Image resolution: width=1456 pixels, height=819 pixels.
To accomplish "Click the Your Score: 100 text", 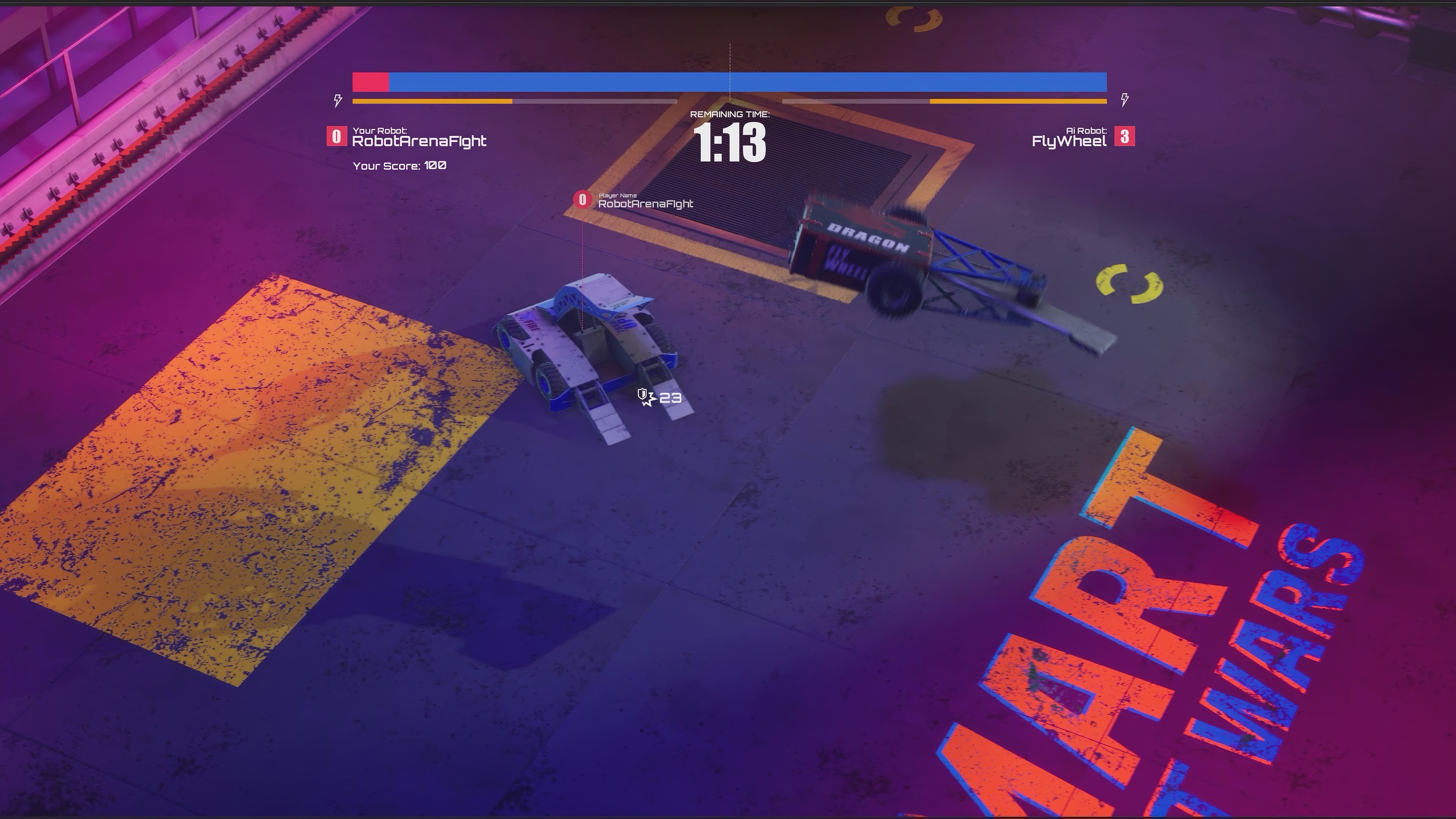I will coord(399,166).
